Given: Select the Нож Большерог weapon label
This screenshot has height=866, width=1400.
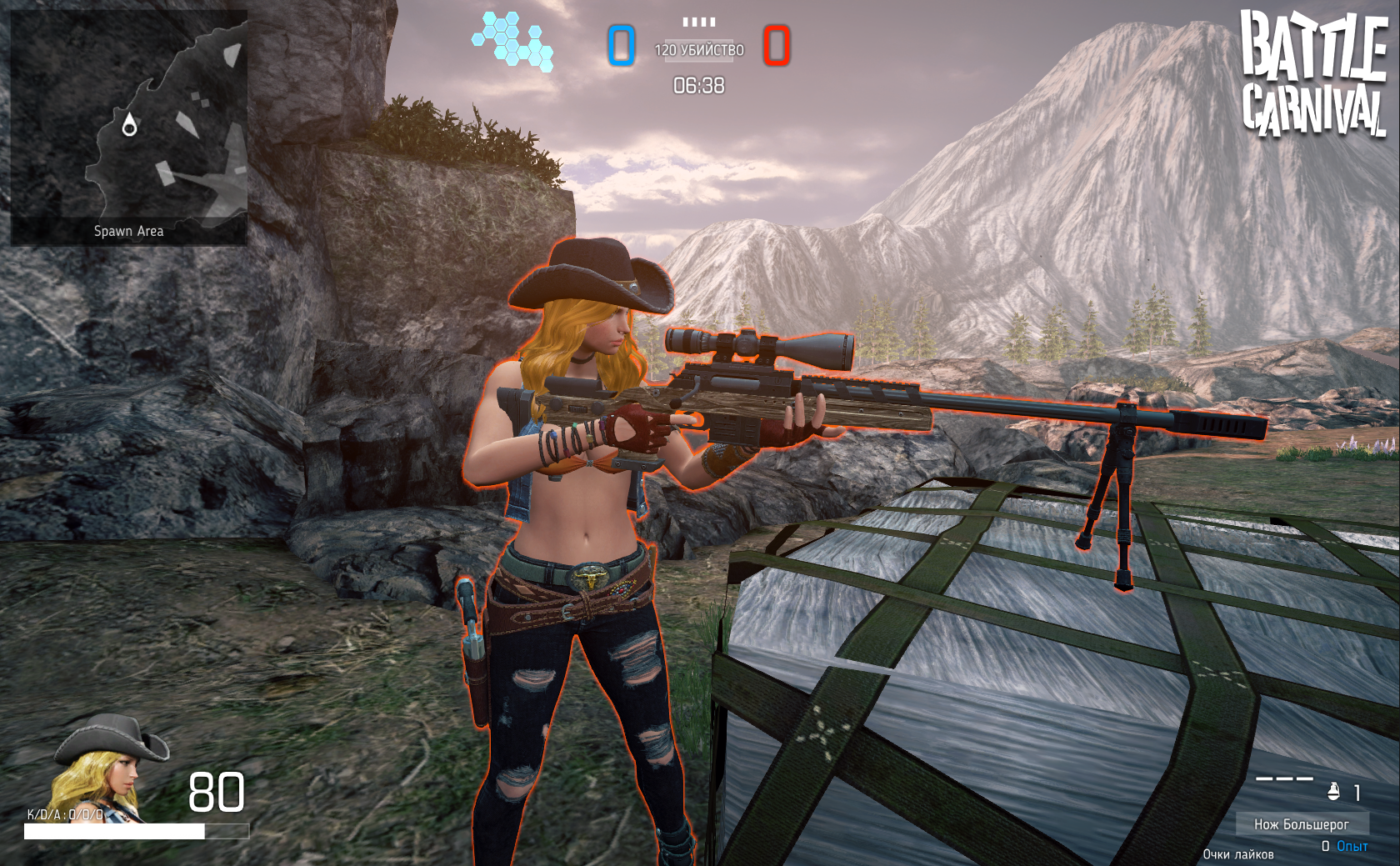Looking at the screenshot, I should 1301,824.
